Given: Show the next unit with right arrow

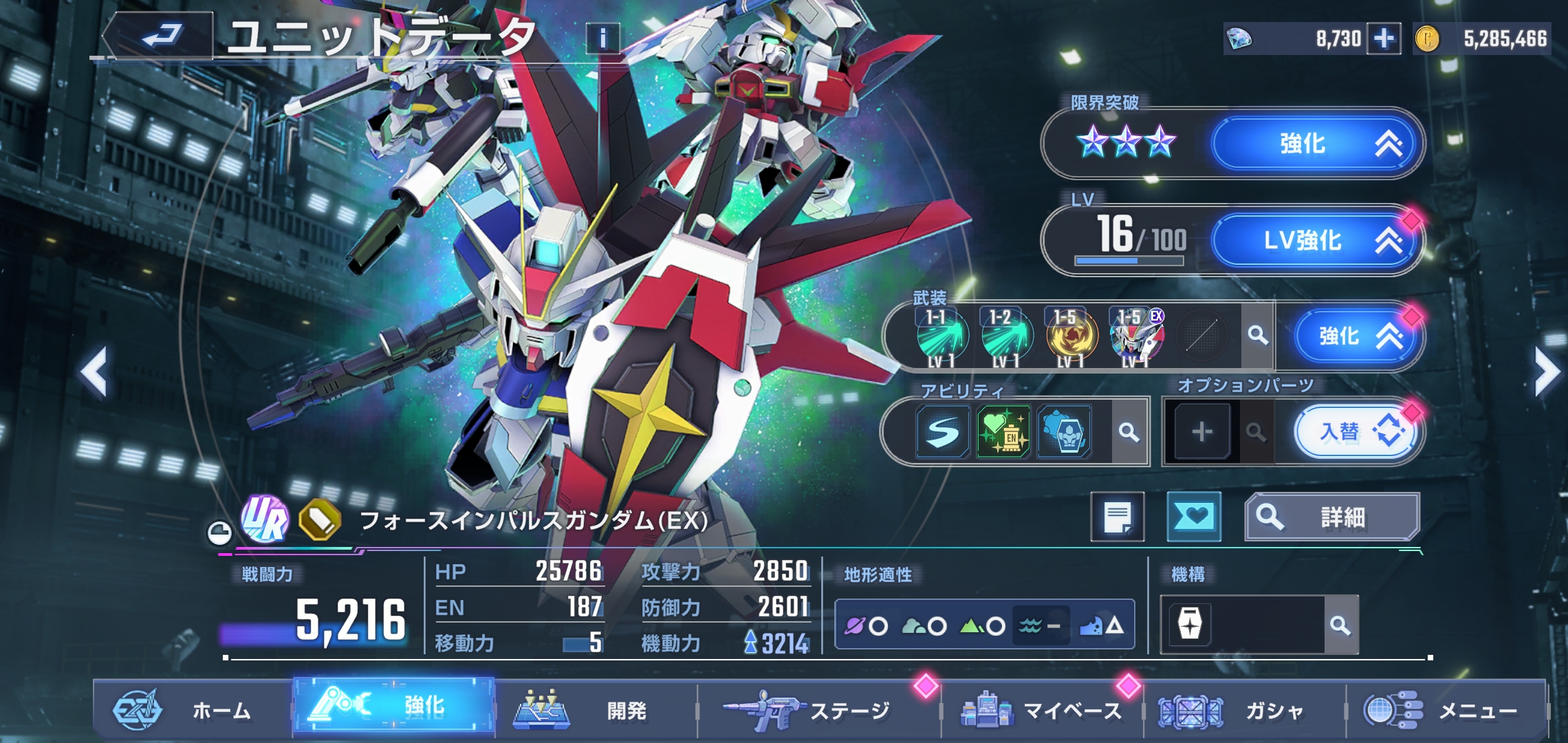Looking at the screenshot, I should 1546,371.
